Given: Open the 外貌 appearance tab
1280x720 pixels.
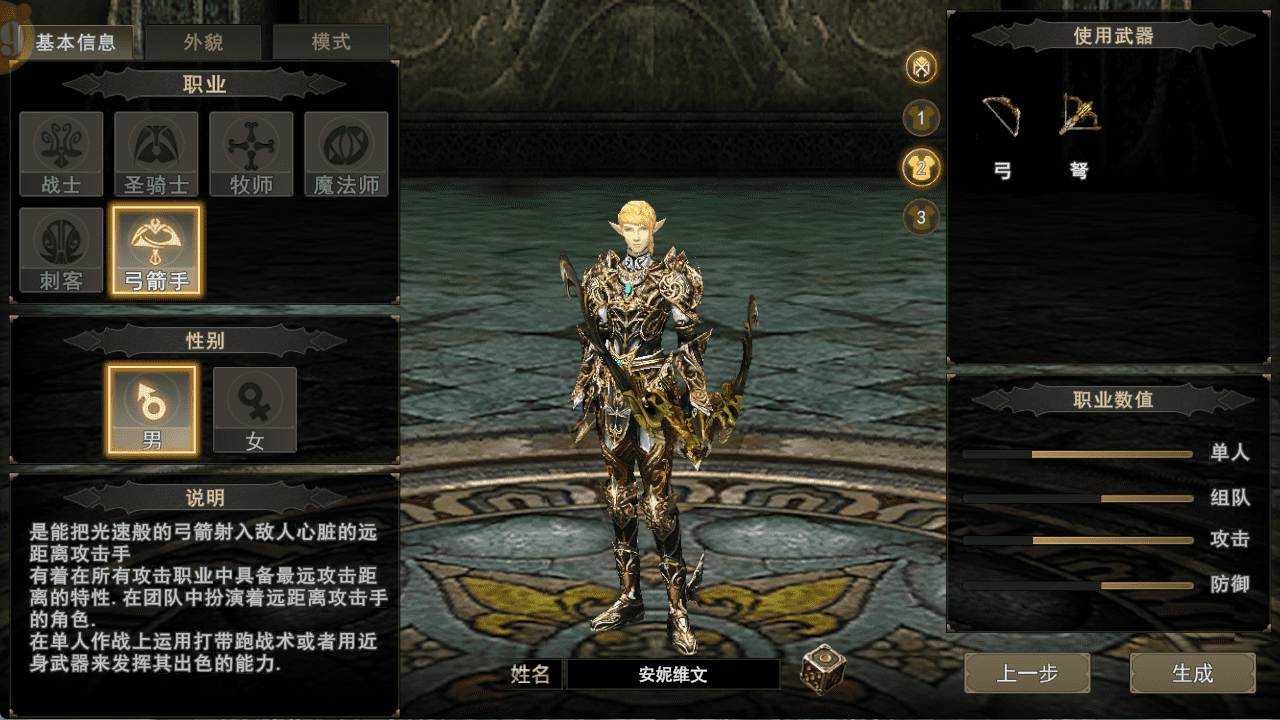Looking at the screenshot, I should click(x=203, y=43).
